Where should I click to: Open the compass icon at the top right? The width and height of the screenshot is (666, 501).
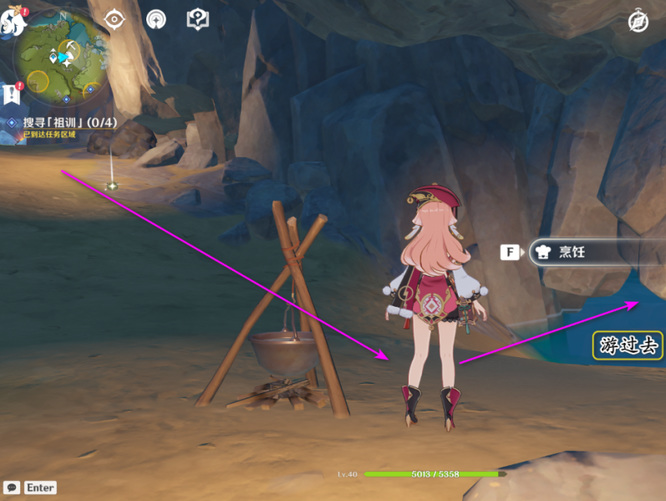[638, 21]
